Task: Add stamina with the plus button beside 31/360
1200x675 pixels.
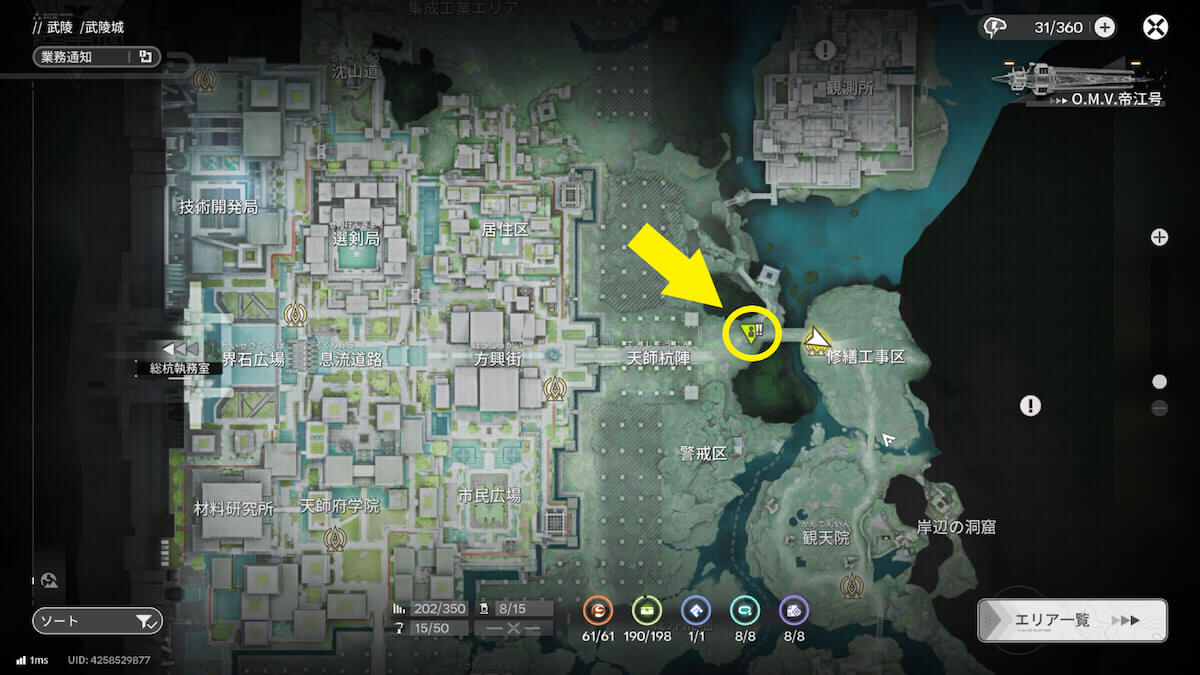Action: click(x=1104, y=27)
